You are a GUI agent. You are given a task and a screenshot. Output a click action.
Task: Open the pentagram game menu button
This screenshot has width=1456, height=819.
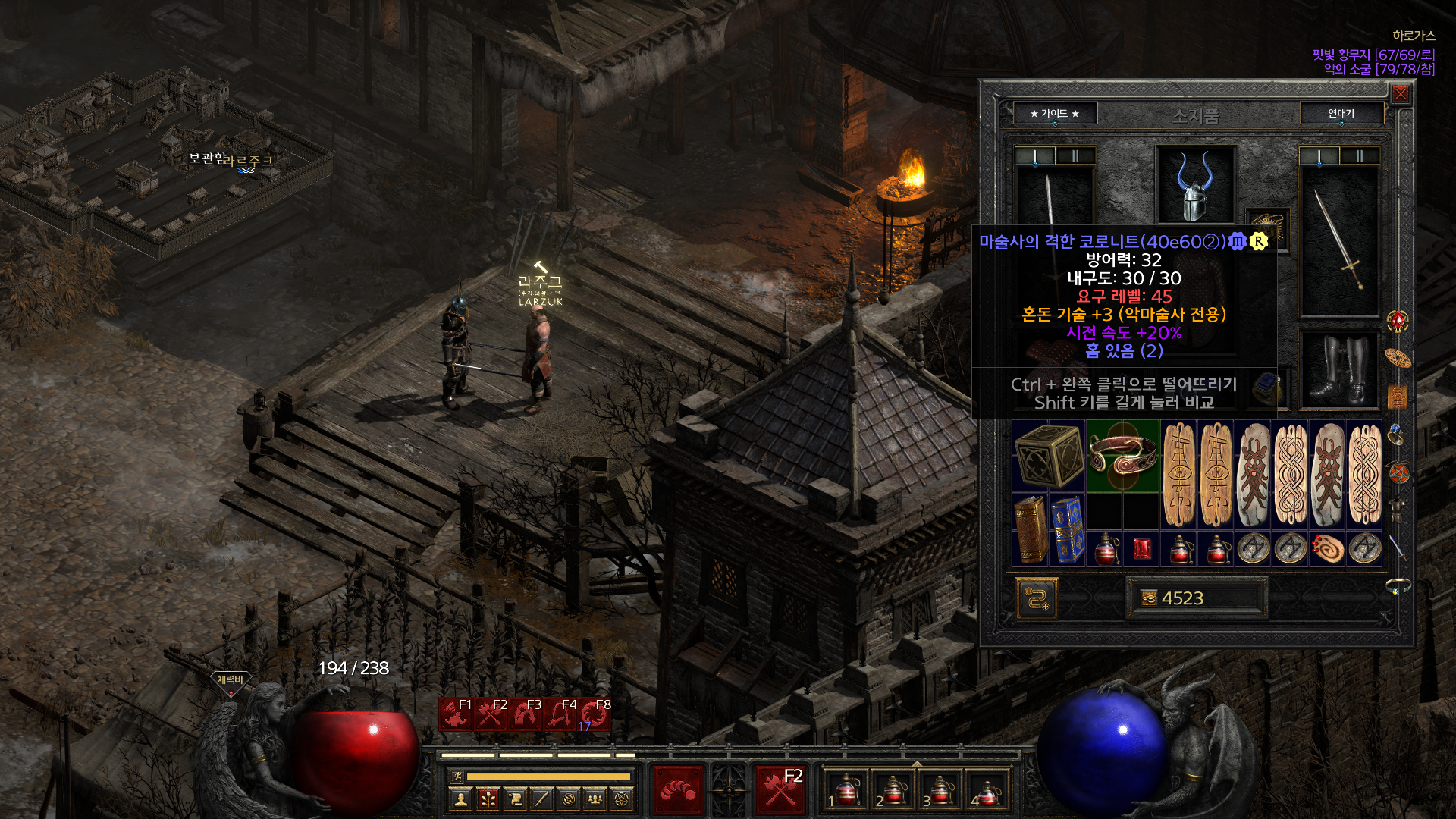point(622,799)
